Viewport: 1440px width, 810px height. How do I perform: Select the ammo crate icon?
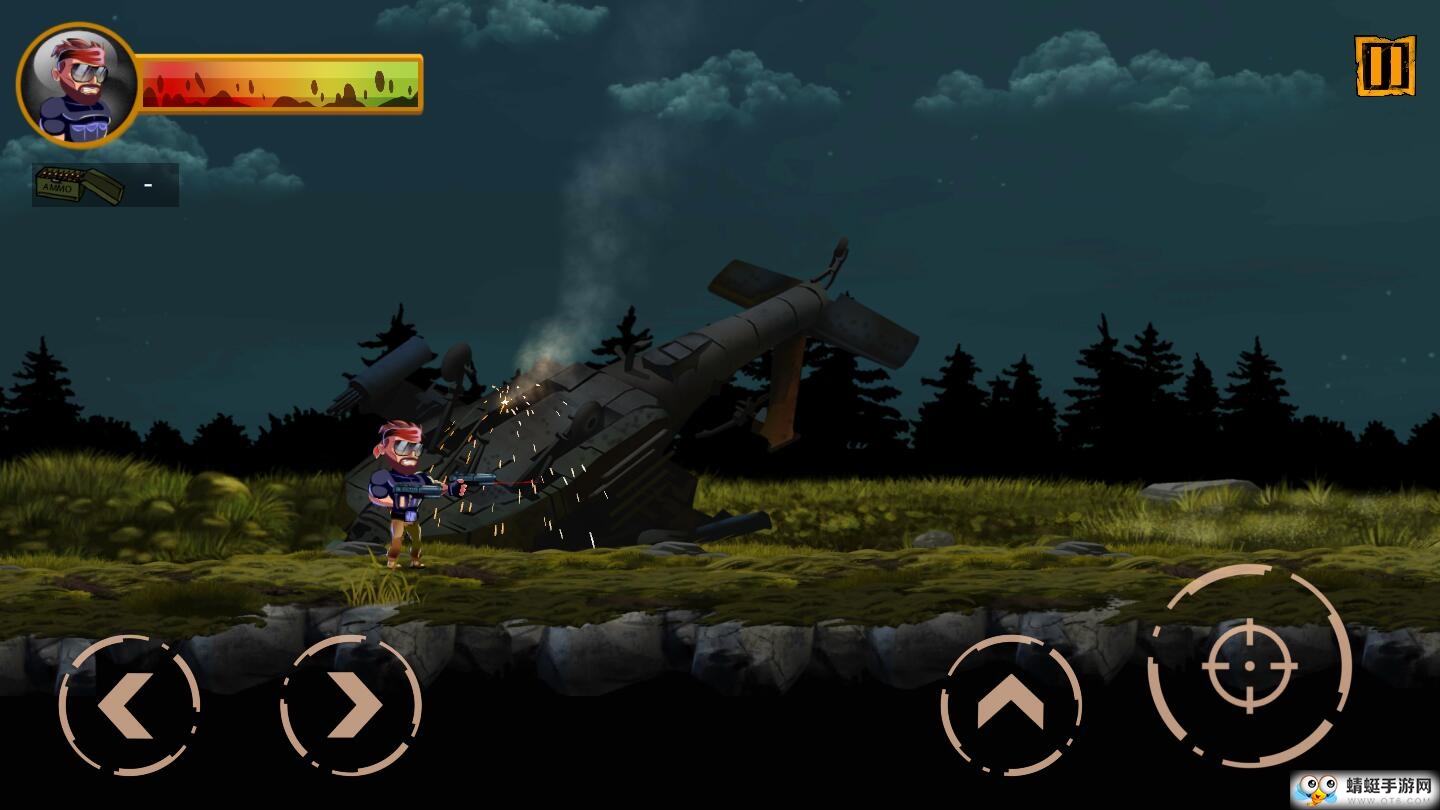coord(79,185)
